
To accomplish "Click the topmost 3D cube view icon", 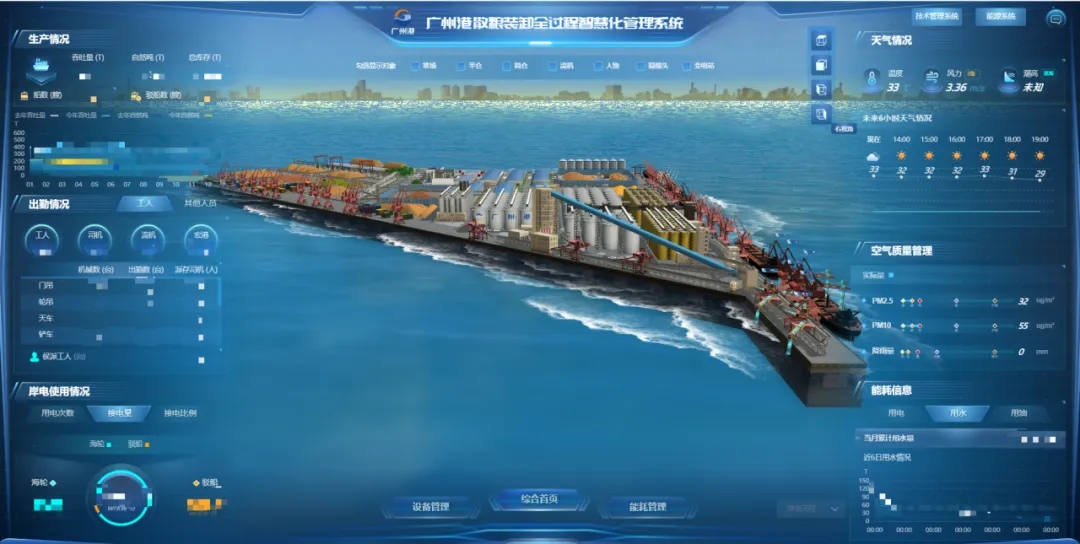I will 821,41.
